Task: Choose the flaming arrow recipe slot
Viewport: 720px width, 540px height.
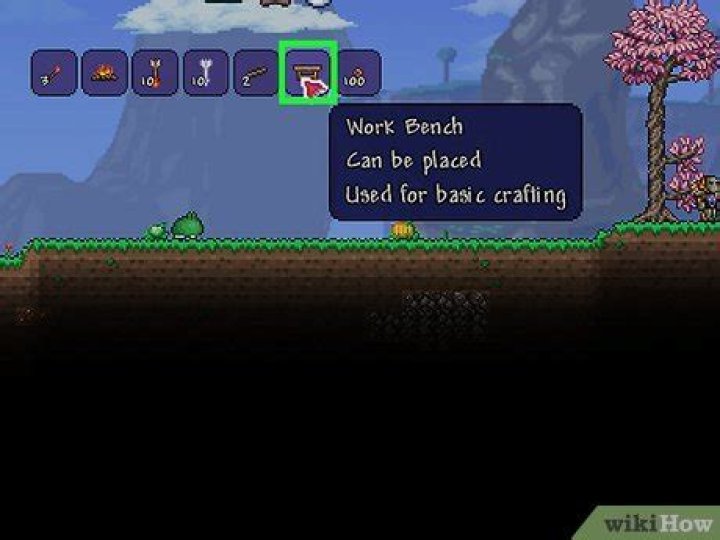Action: tap(155, 73)
